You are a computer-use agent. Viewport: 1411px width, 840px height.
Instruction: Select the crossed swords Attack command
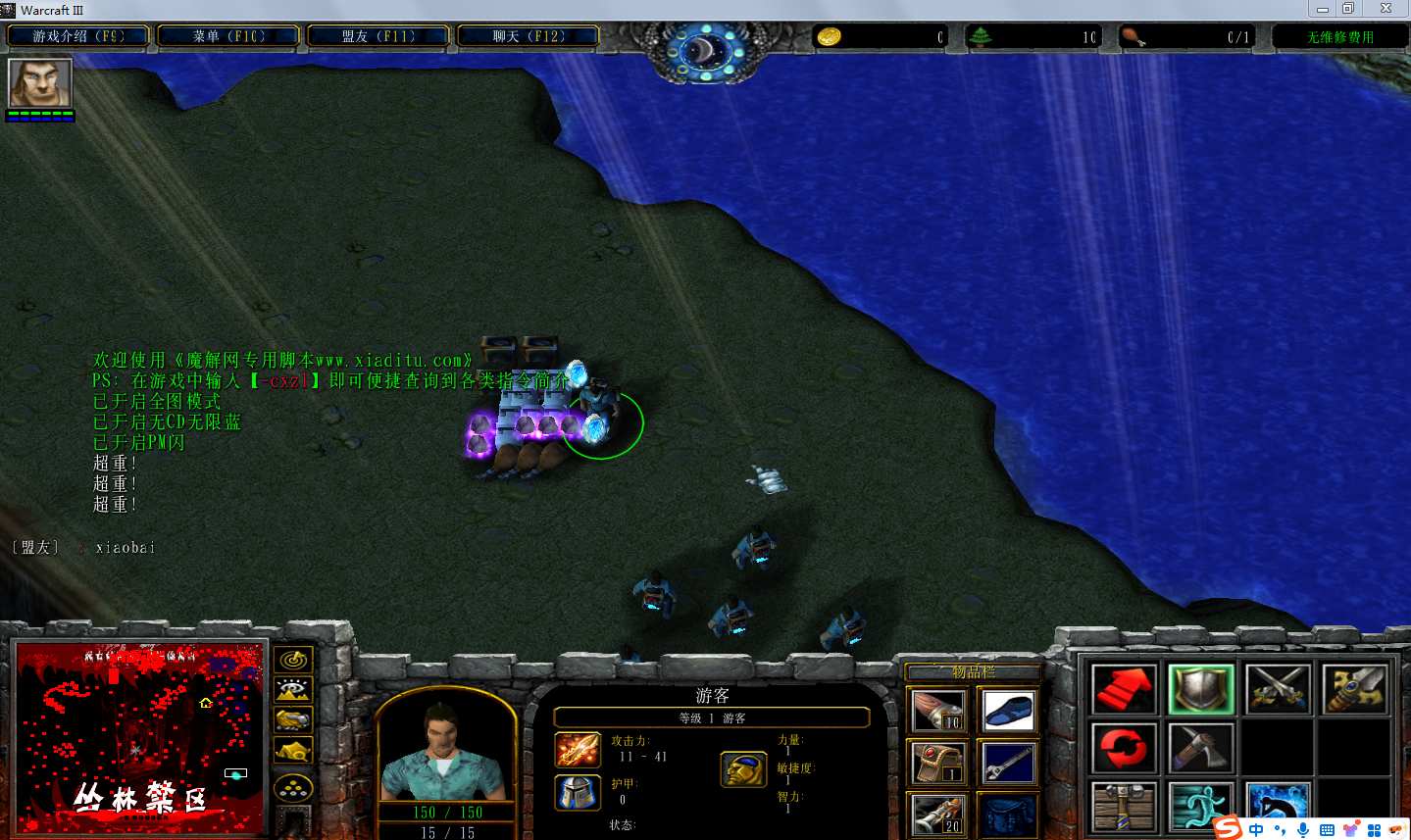click(1278, 689)
